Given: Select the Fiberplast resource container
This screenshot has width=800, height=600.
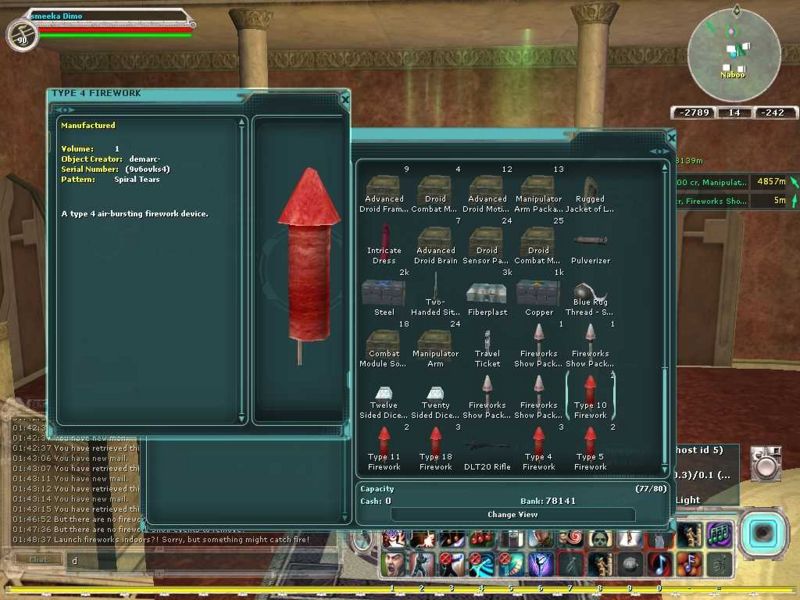Looking at the screenshot, I should pyautogui.click(x=487, y=293).
